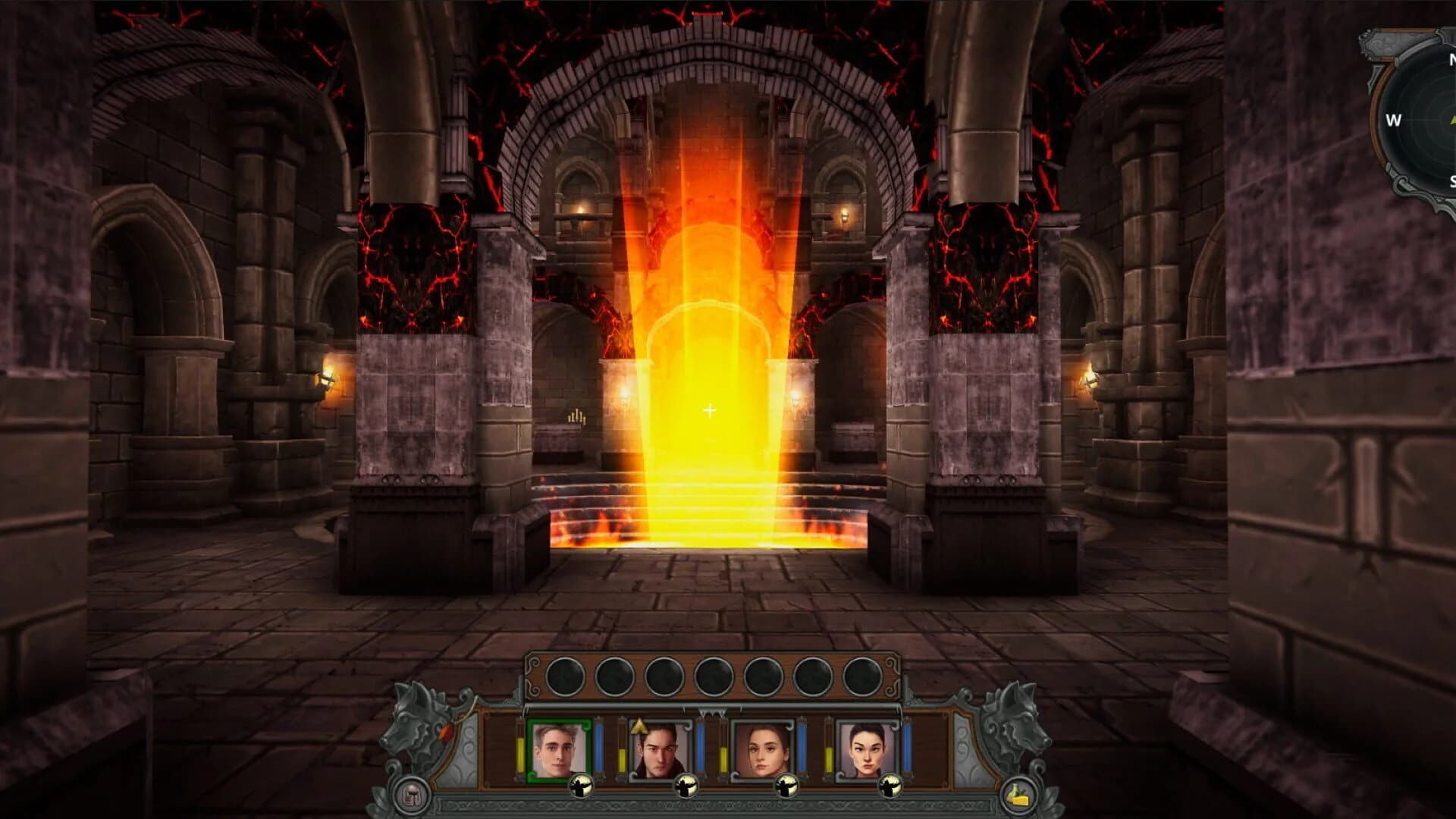Viewport: 1456px width, 819px height.
Task: Click the leader's yellow stamina bar
Action: point(520,752)
